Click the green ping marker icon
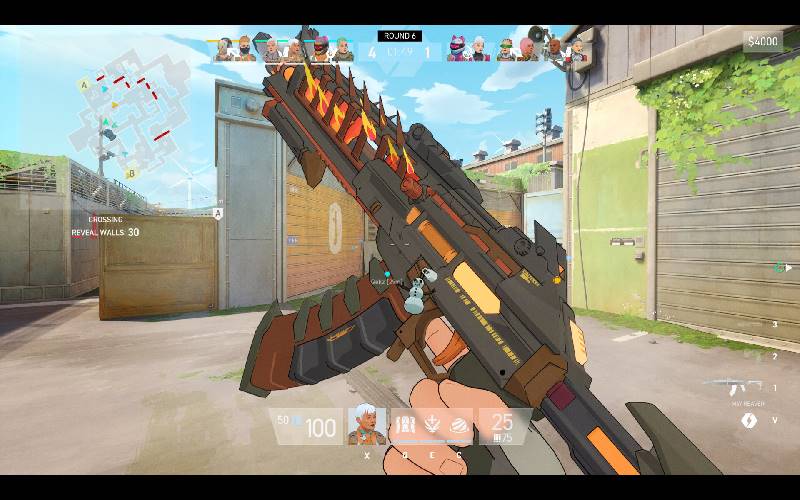 [778, 267]
